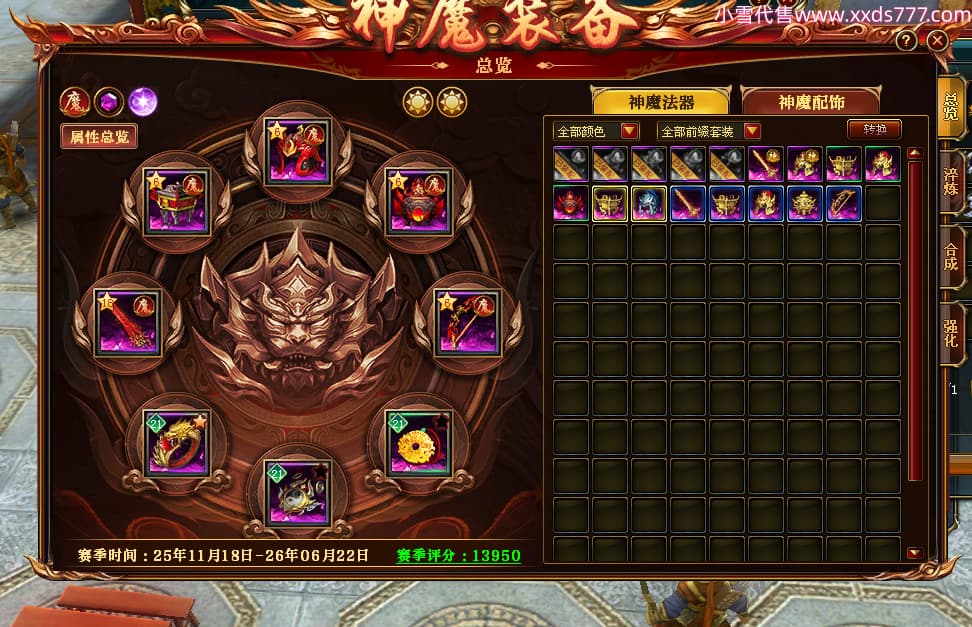
Task: Select the equipped red spiked club slot
Action: [x=127, y=322]
